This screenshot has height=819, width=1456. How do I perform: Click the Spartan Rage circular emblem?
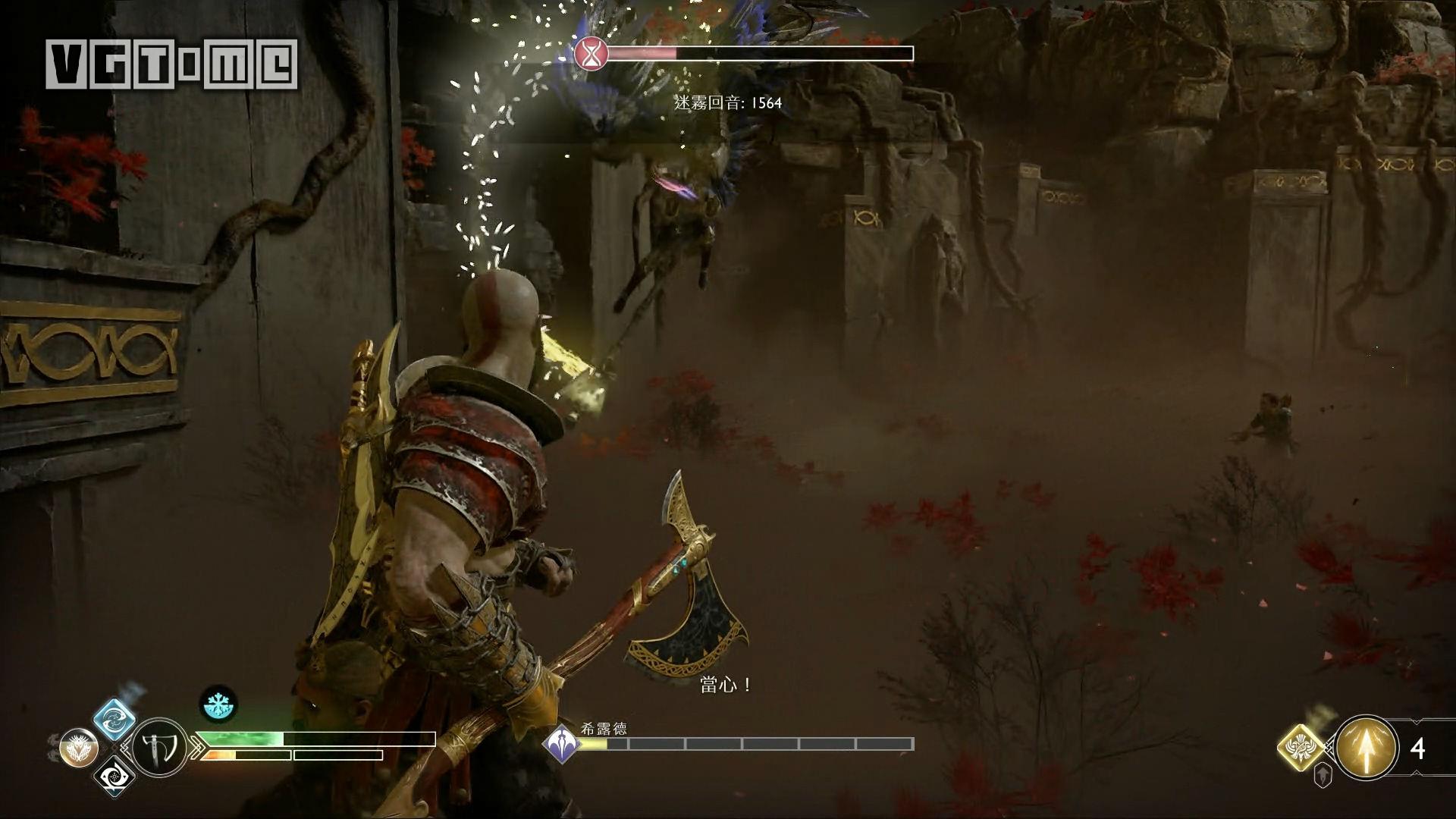click(78, 747)
